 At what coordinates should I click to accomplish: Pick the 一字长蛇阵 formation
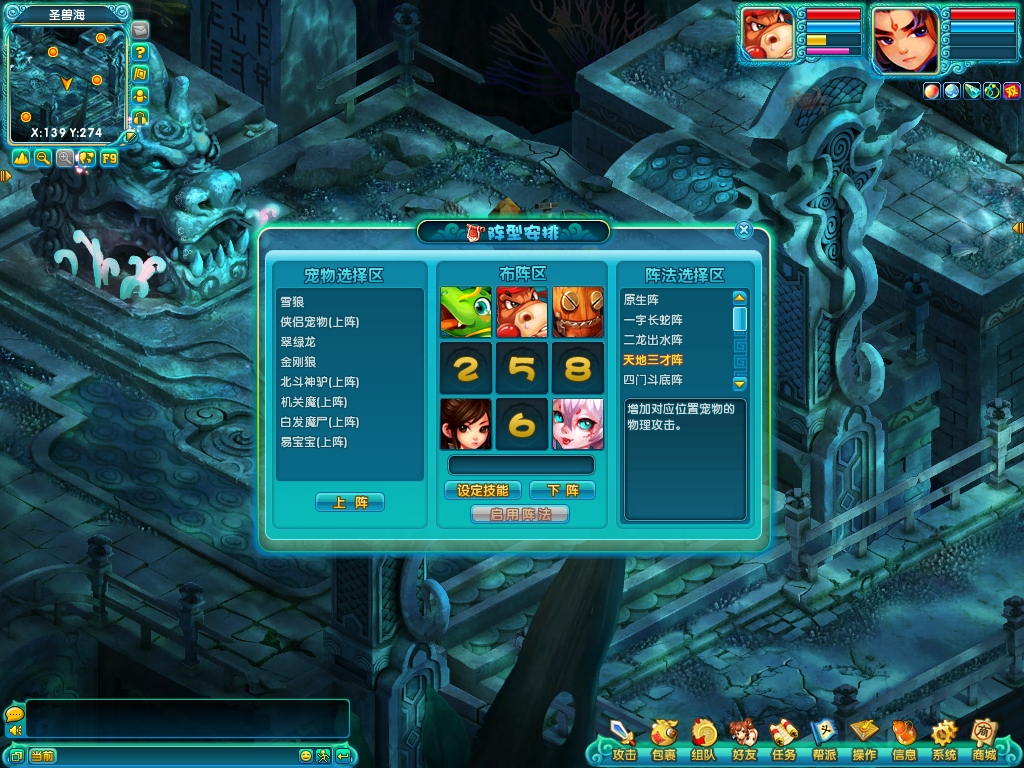point(653,320)
